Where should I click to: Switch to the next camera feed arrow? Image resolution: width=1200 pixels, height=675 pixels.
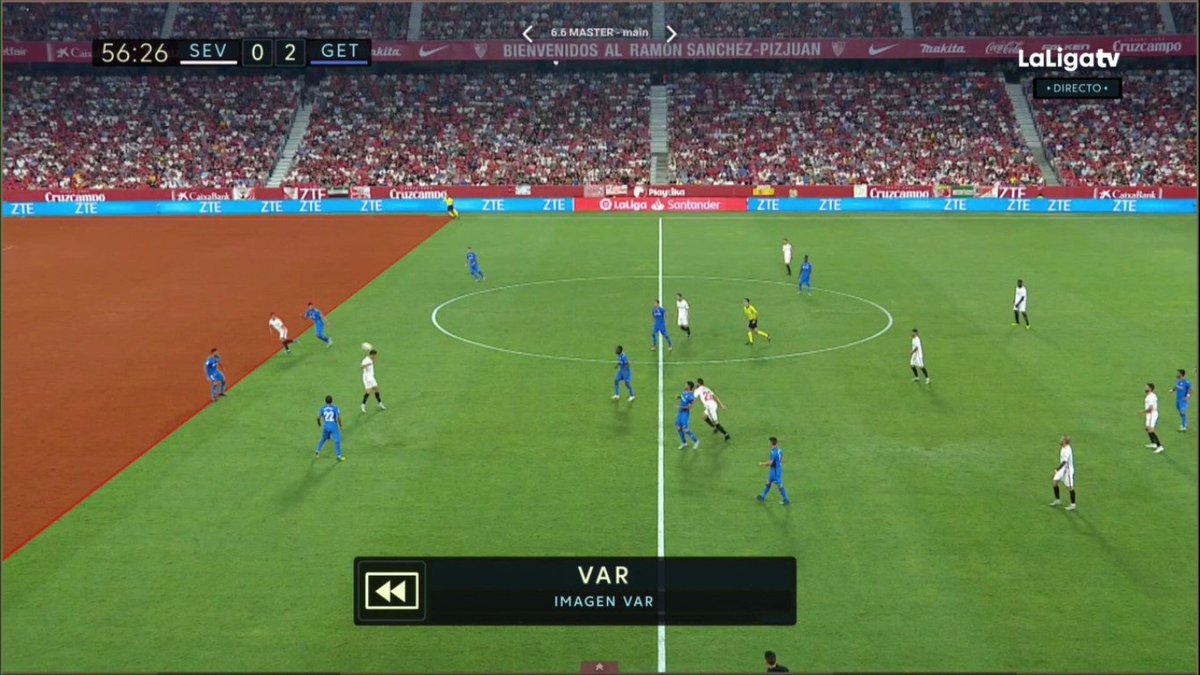pos(670,34)
